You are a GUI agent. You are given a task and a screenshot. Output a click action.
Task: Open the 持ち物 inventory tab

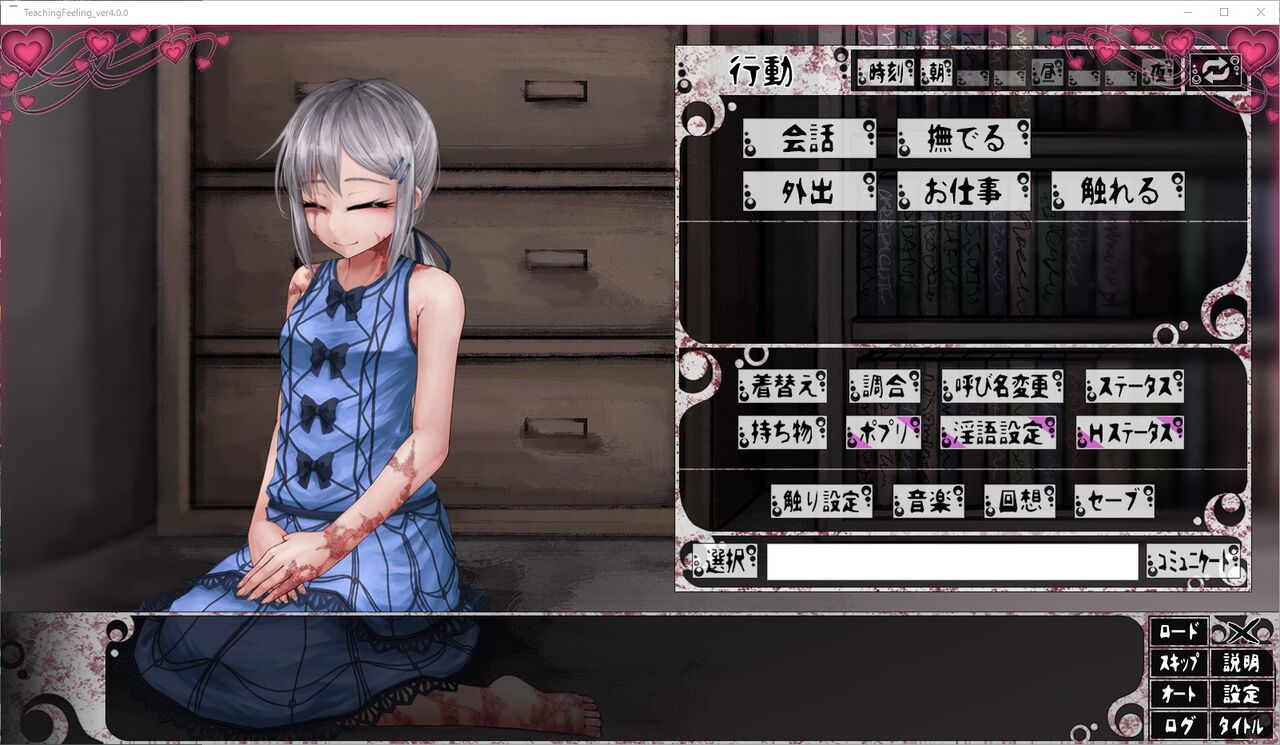[781, 433]
